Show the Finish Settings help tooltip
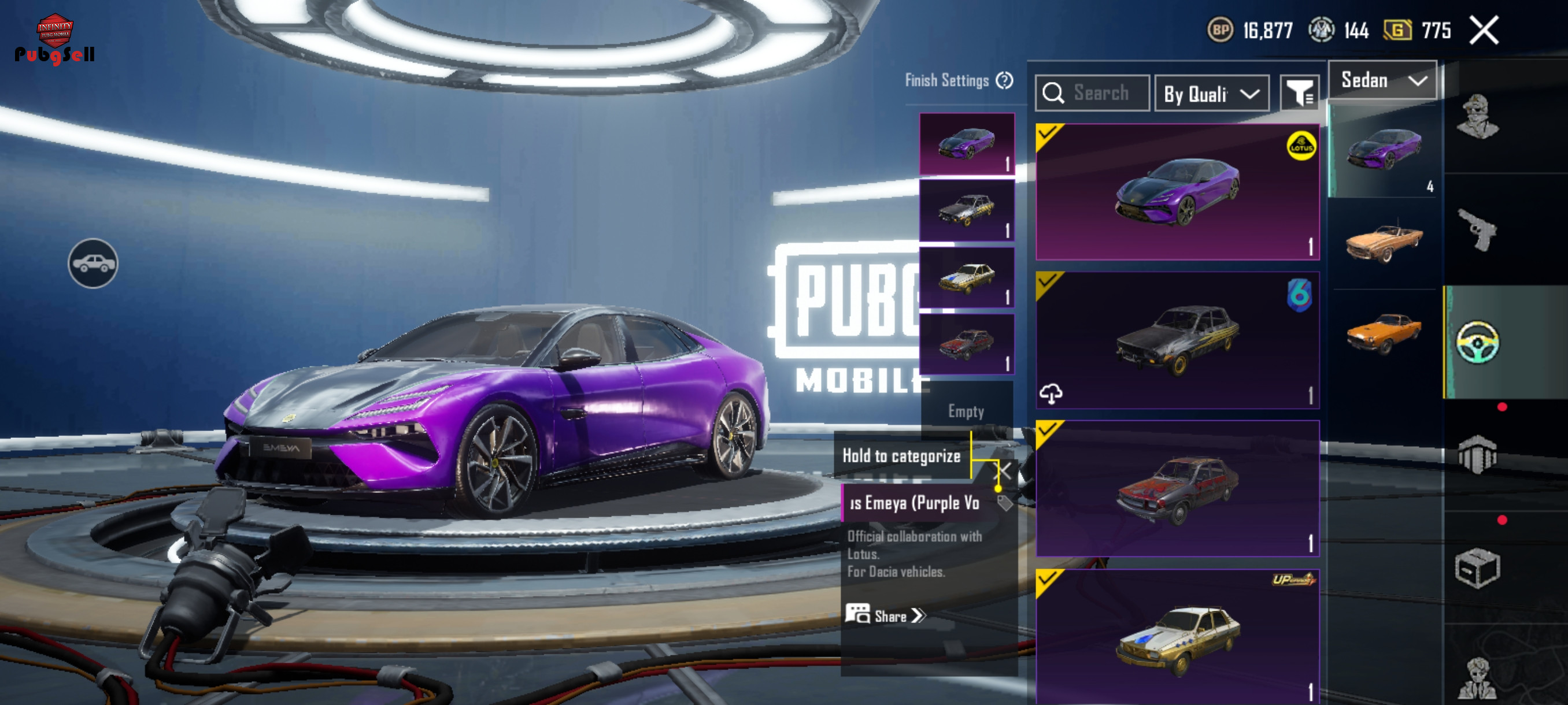 pos(1004,80)
